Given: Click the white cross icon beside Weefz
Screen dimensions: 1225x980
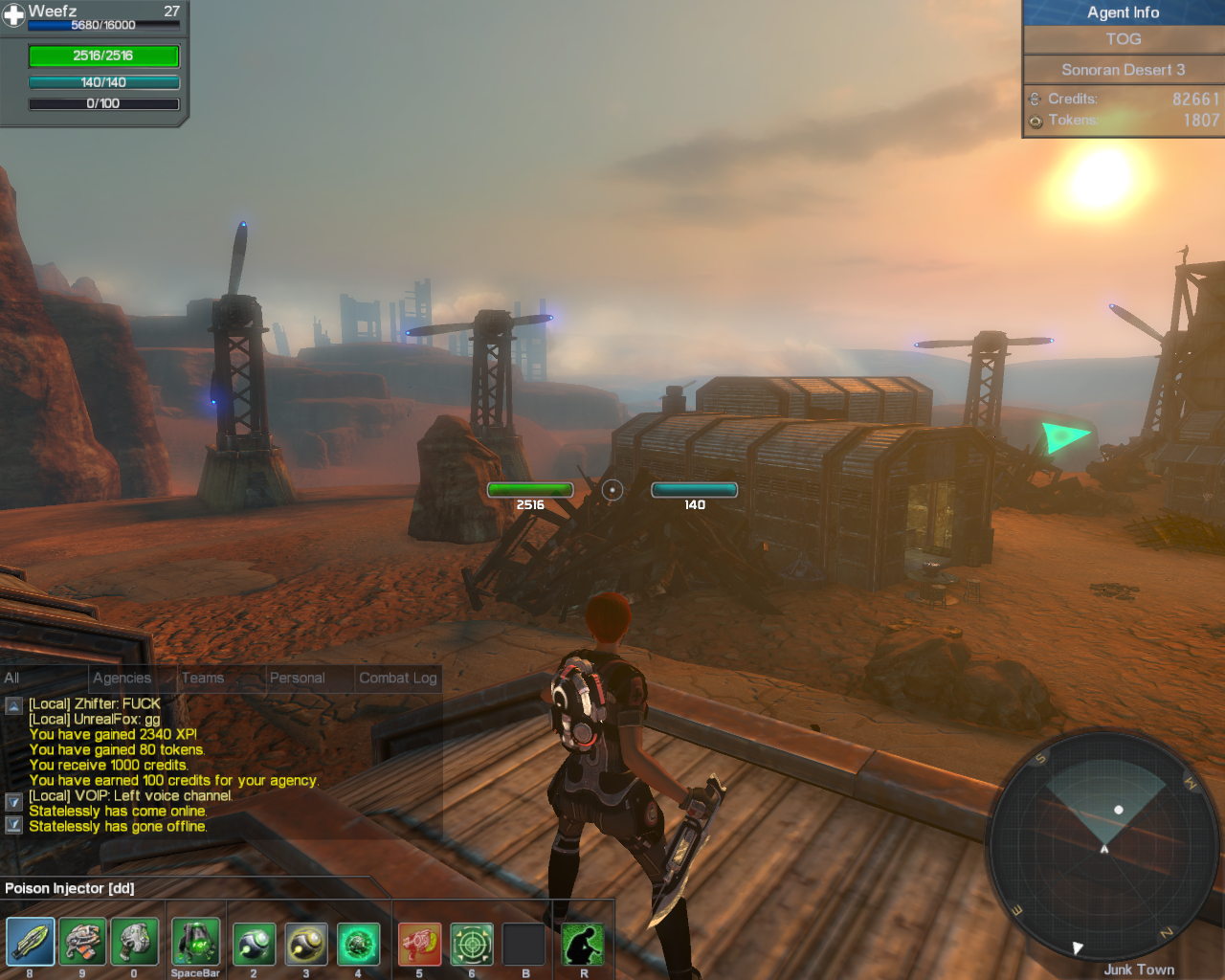Looking at the screenshot, I should pos(13,15).
